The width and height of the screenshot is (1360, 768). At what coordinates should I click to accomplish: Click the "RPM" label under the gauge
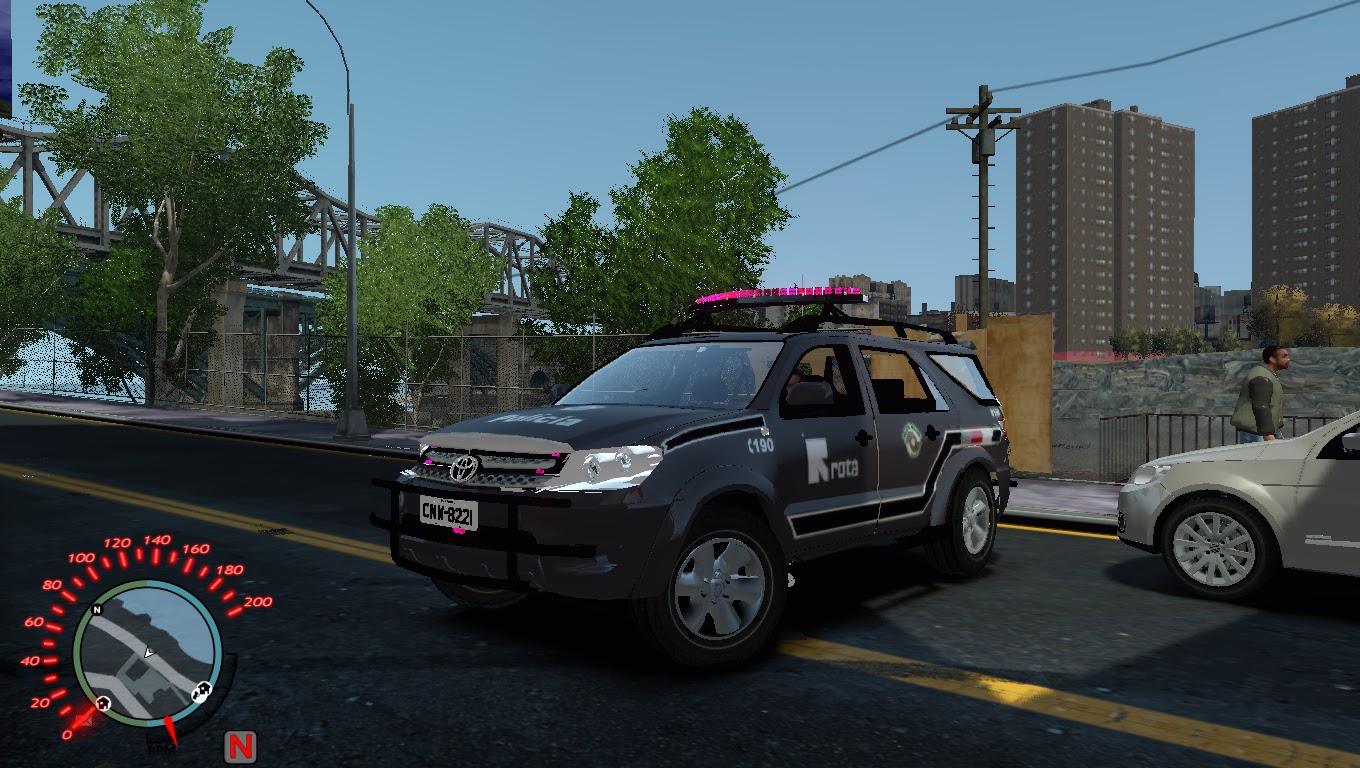coord(161,748)
